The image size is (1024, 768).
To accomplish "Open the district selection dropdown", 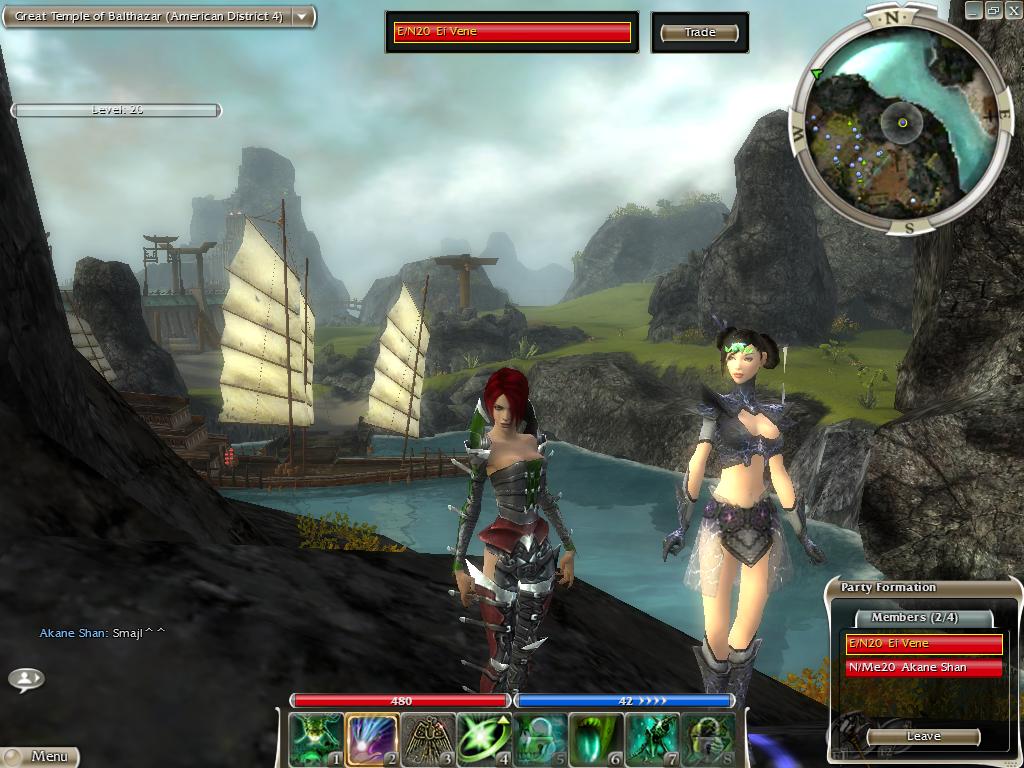I will (301, 17).
